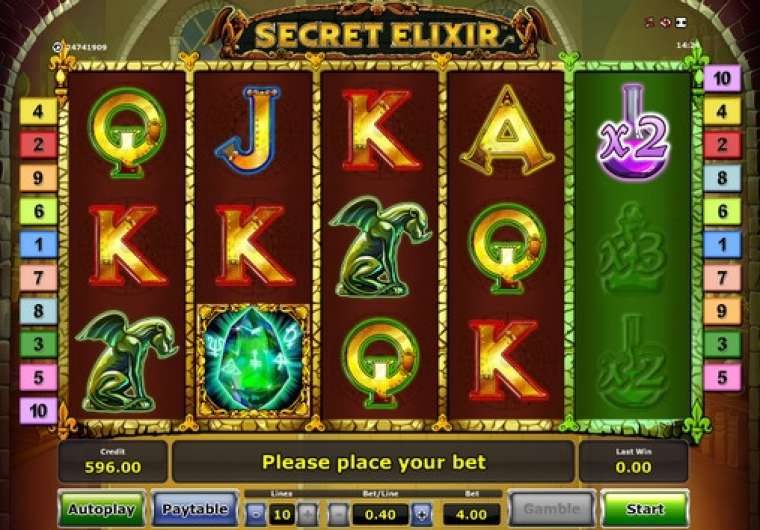This screenshot has height=530, width=760.
Task: Show the Paytable
Action: 195,509
